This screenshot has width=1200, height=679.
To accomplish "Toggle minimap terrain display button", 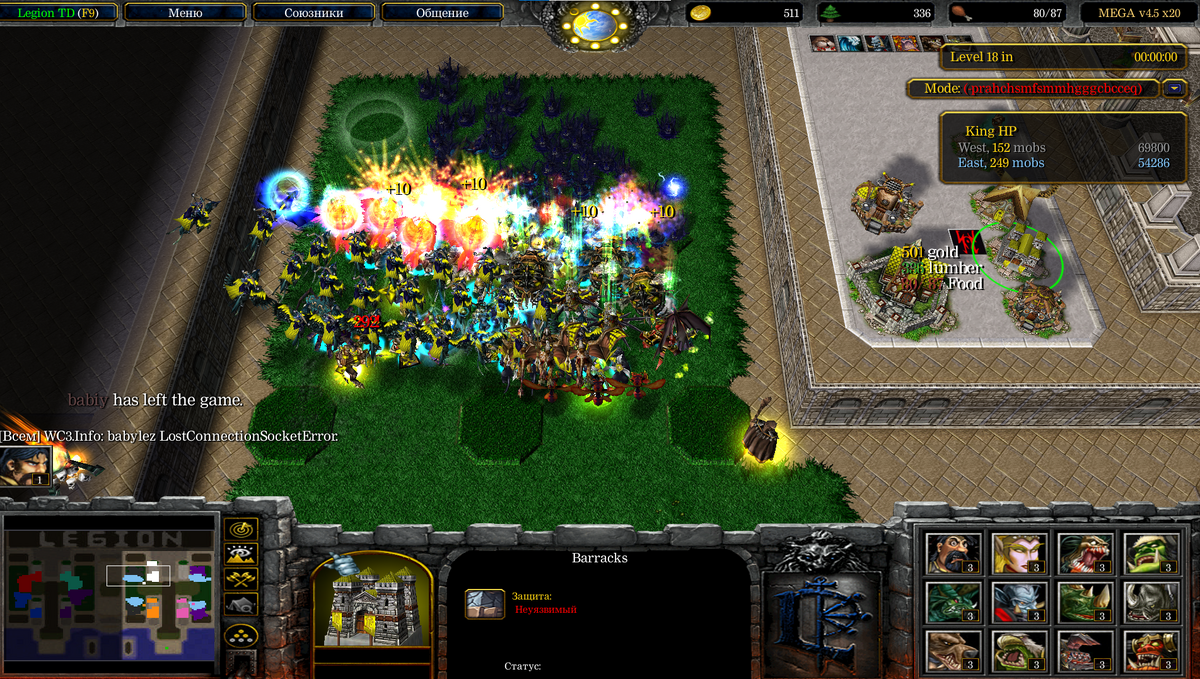I will tap(243, 554).
